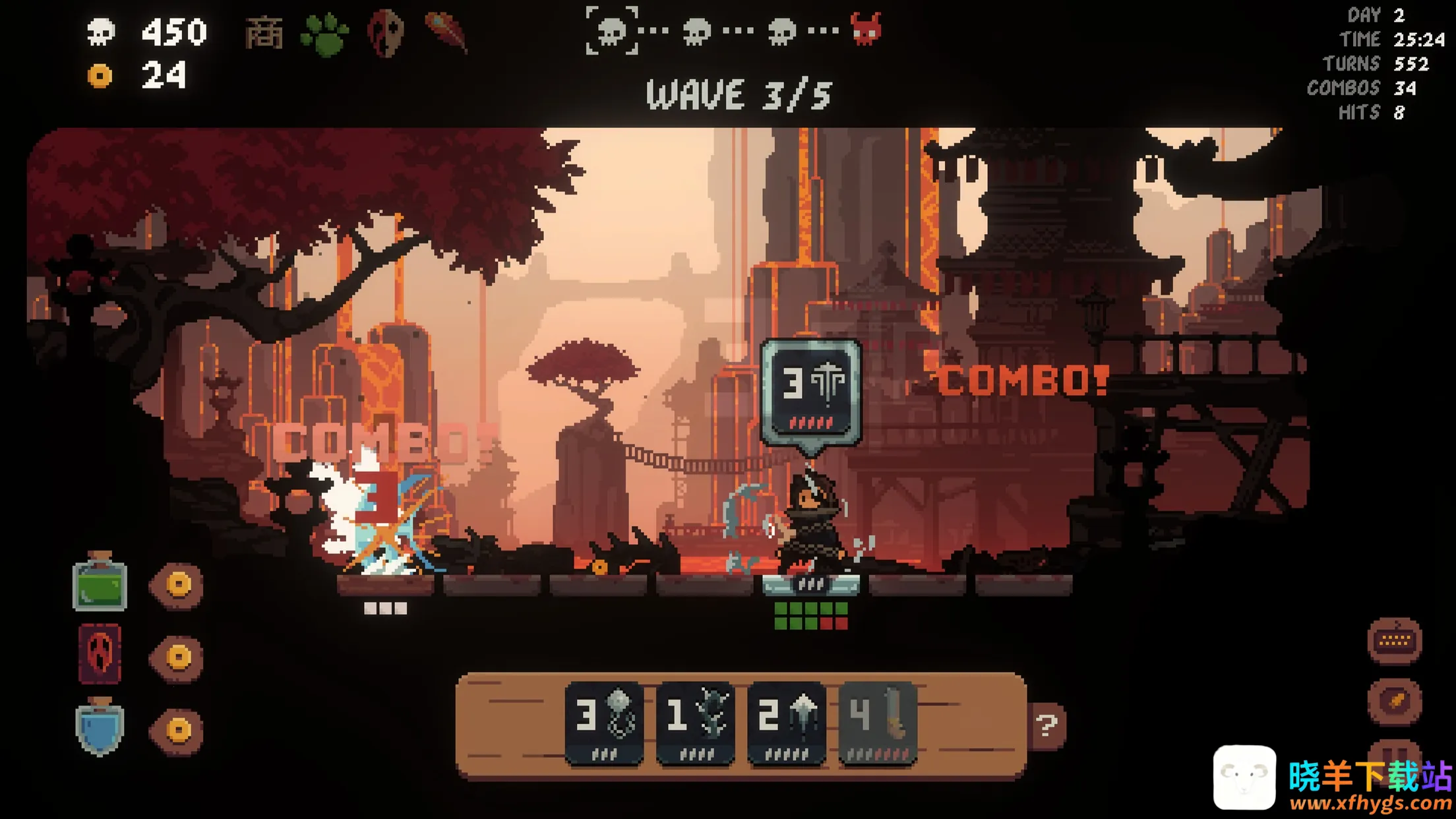Click the coin button beside the shield potion
The width and height of the screenshot is (1456, 819).
pyautogui.click(x=178, y=729)
